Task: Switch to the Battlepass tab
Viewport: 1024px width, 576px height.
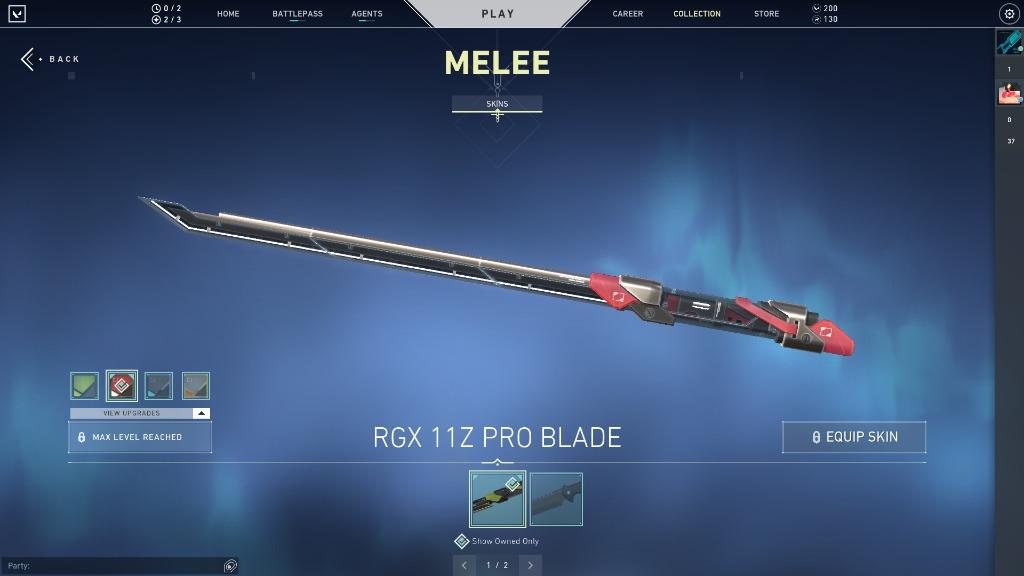Action: (x=297, y=14)
